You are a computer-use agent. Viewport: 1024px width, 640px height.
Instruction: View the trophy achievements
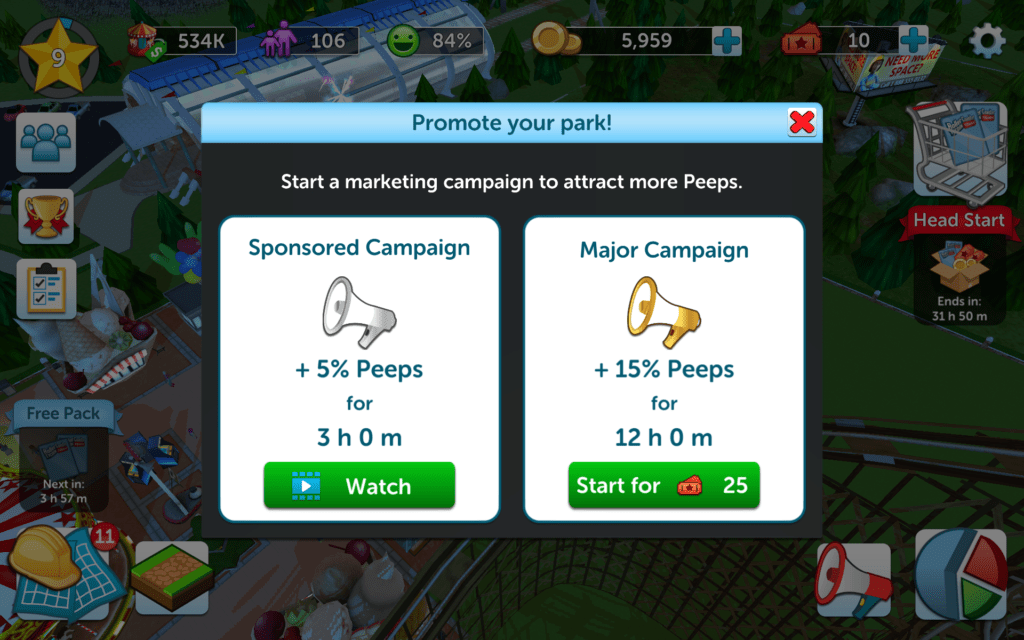click(46, 217)
